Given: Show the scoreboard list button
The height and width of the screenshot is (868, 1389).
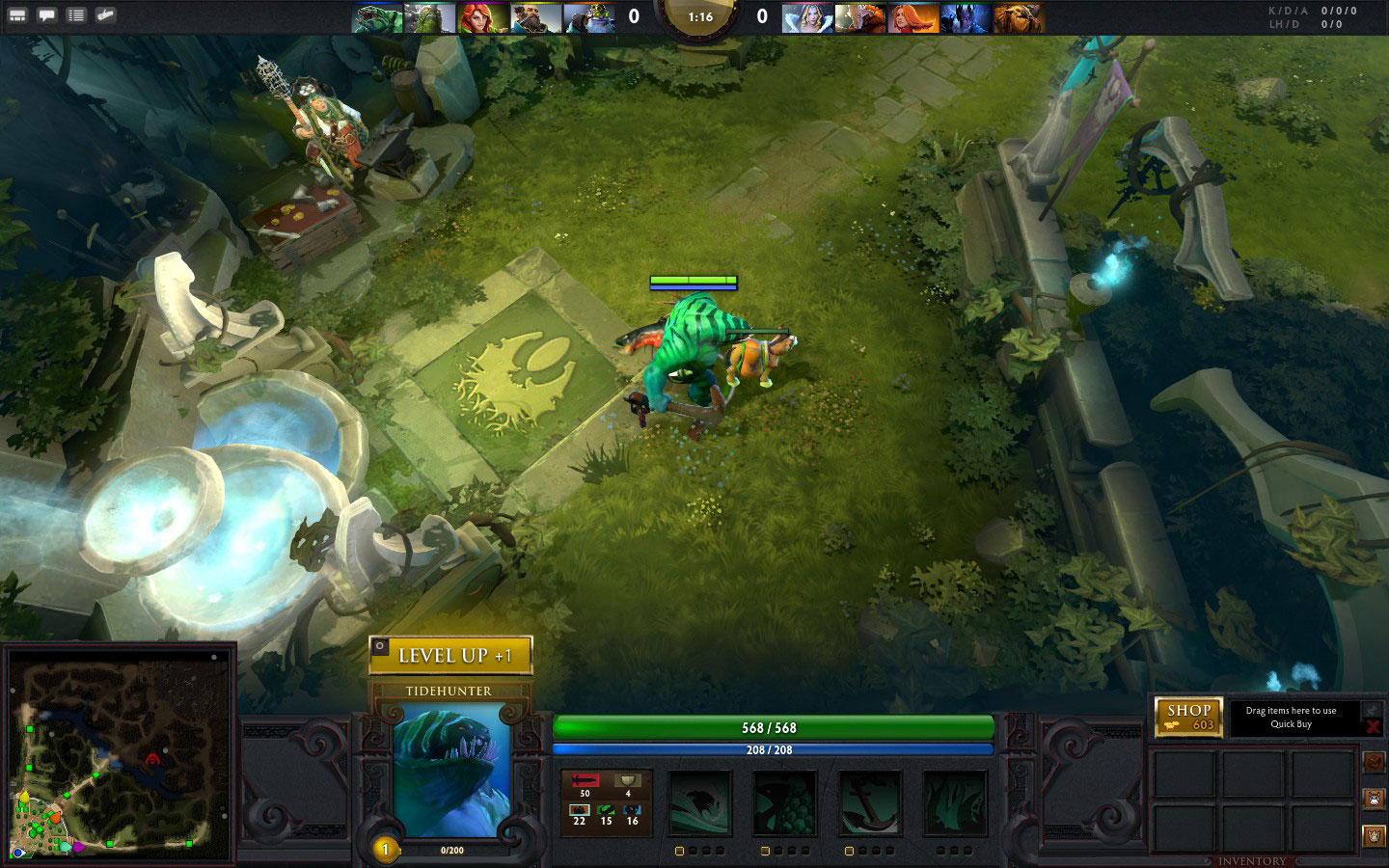Looking at the screenshot, I should (x=75, y=15).
